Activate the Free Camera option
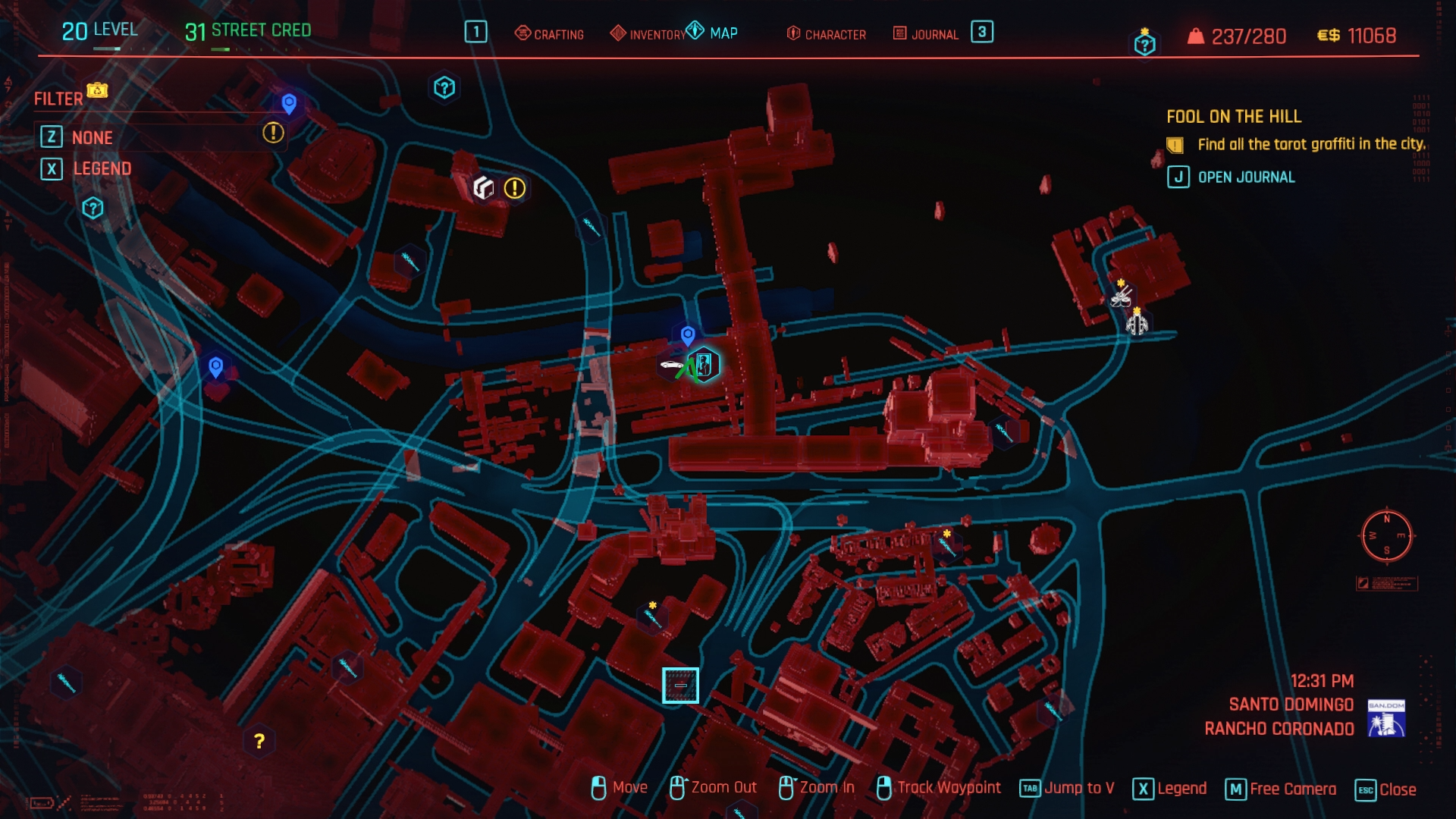1456x819 pixels. pyautogui.click(x=1281, y=789)
